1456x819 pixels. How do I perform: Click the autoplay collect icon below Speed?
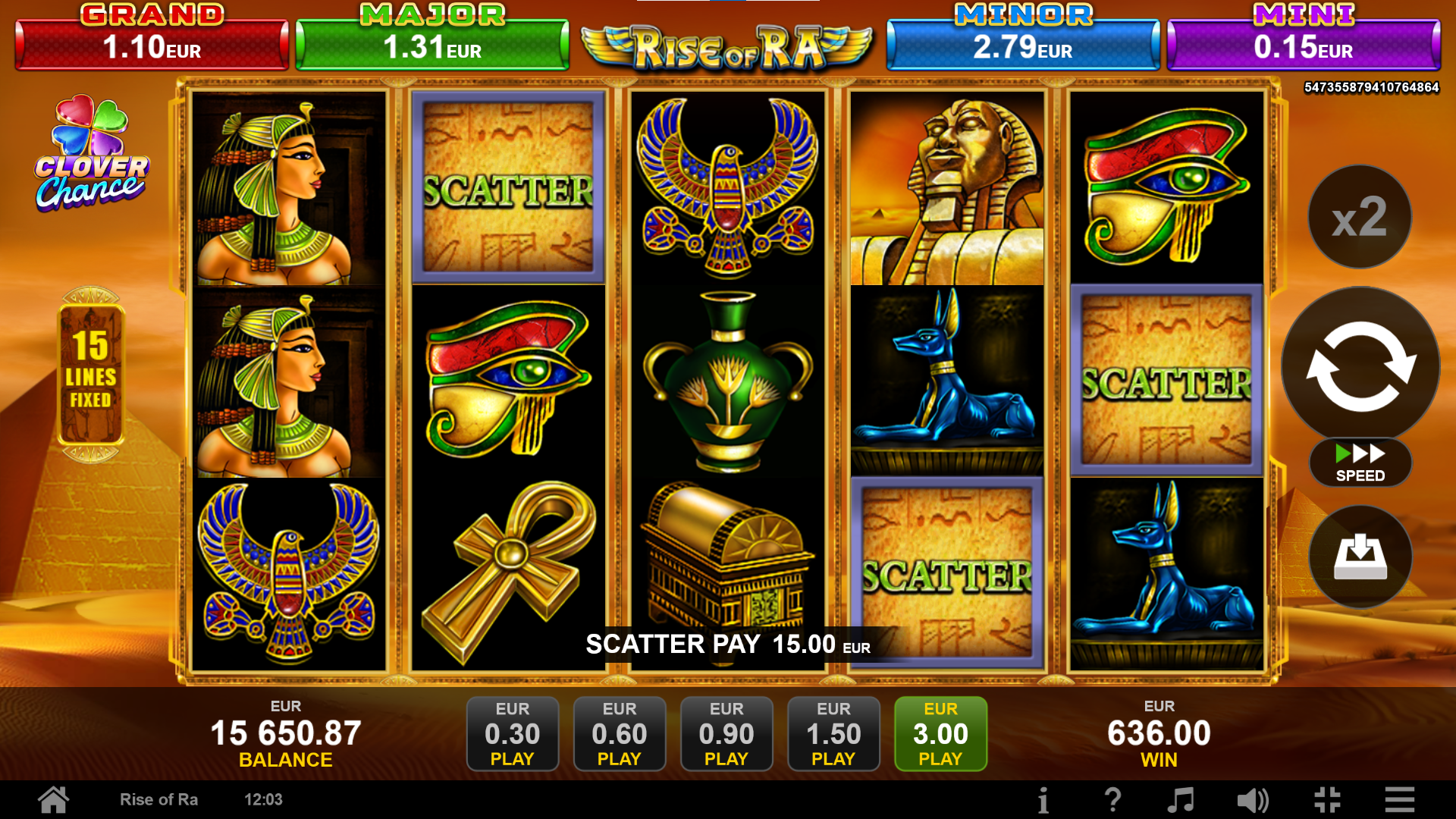[1359, 556]
